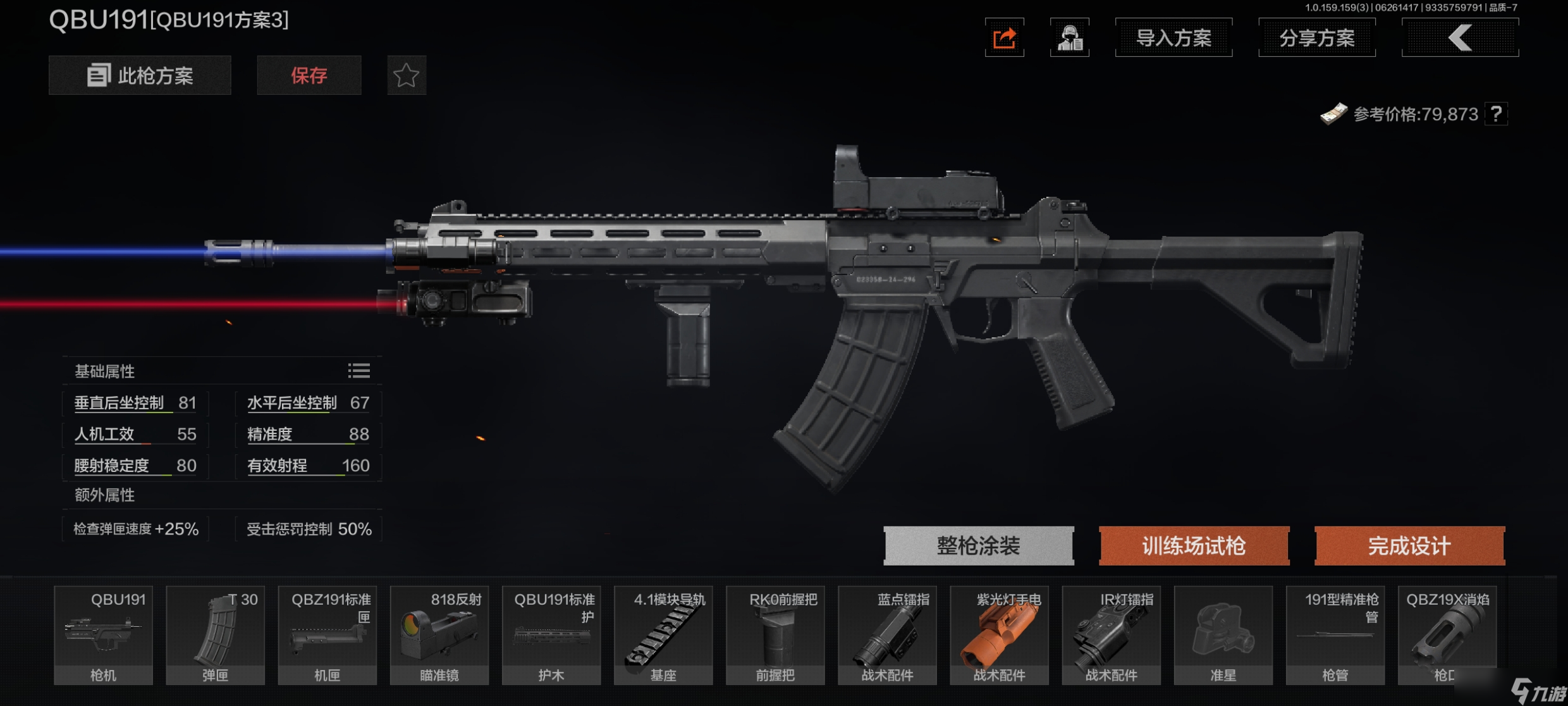Click the orange export arrow icon
This screenshot has width=1568, height=706.
1004,38
